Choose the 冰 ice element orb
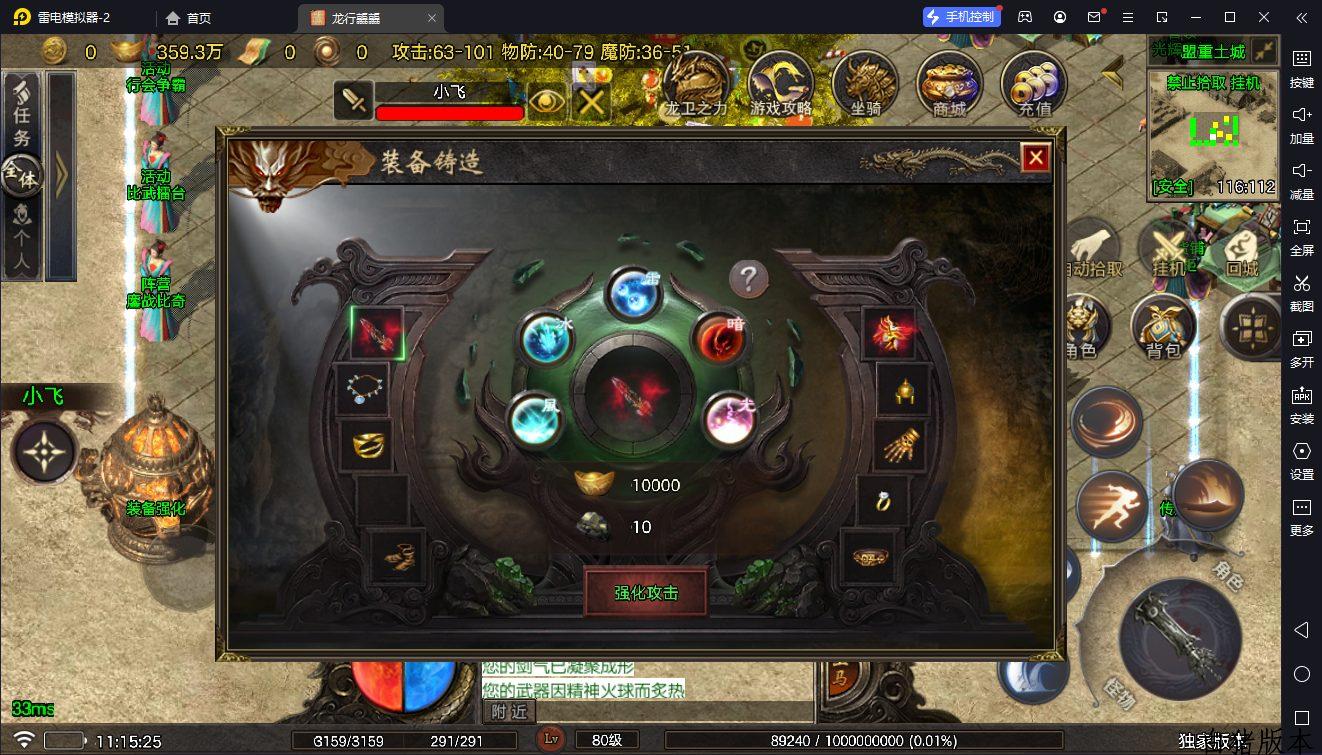This screenshot has height=755, width=1322. [546, 339]
